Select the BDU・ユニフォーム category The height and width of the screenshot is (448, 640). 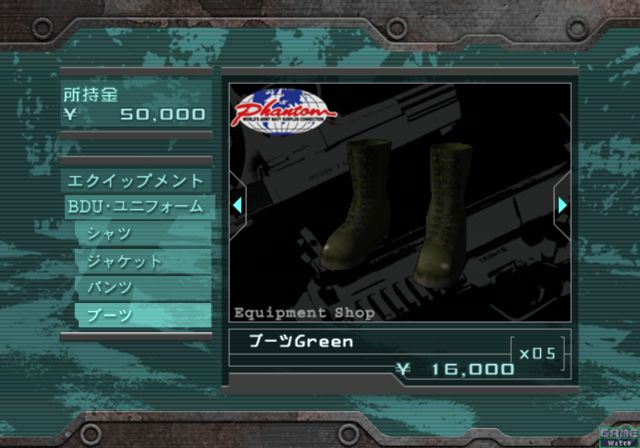click(x=135, y=208)
